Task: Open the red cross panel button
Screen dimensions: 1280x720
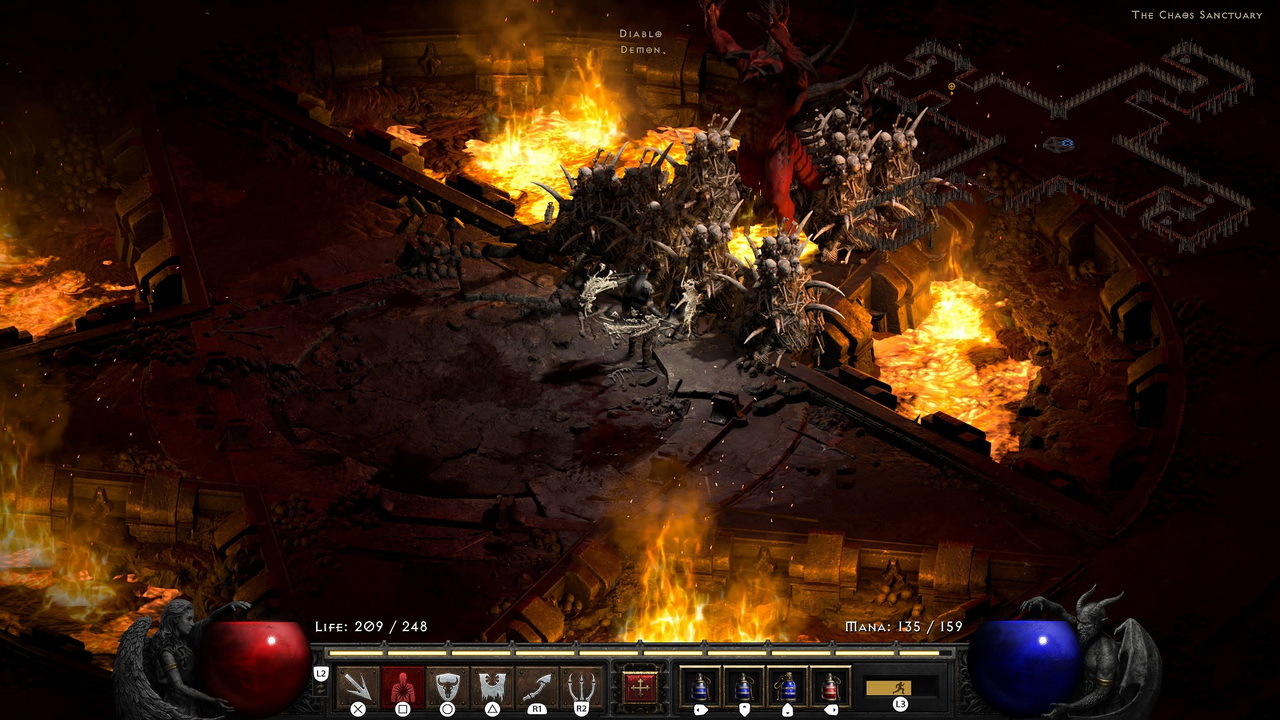Action: 640,687
